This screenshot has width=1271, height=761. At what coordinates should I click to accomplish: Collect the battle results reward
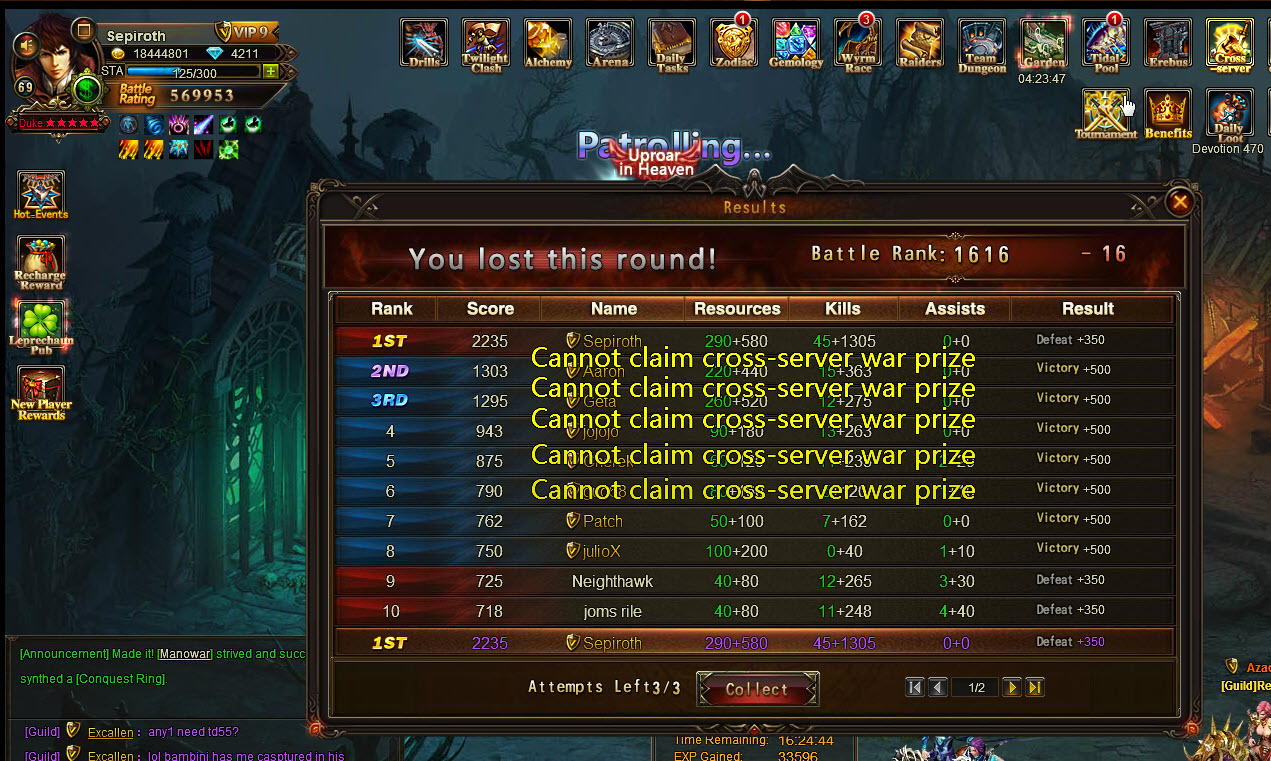point(757,689)
